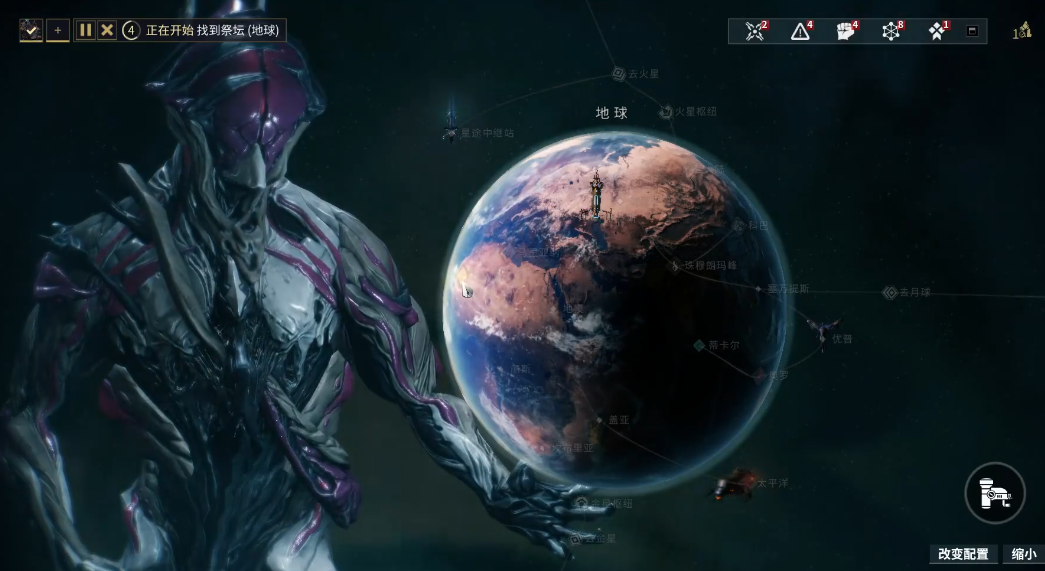Select the 火星枢纽 map node

click(x=667, y=112)
